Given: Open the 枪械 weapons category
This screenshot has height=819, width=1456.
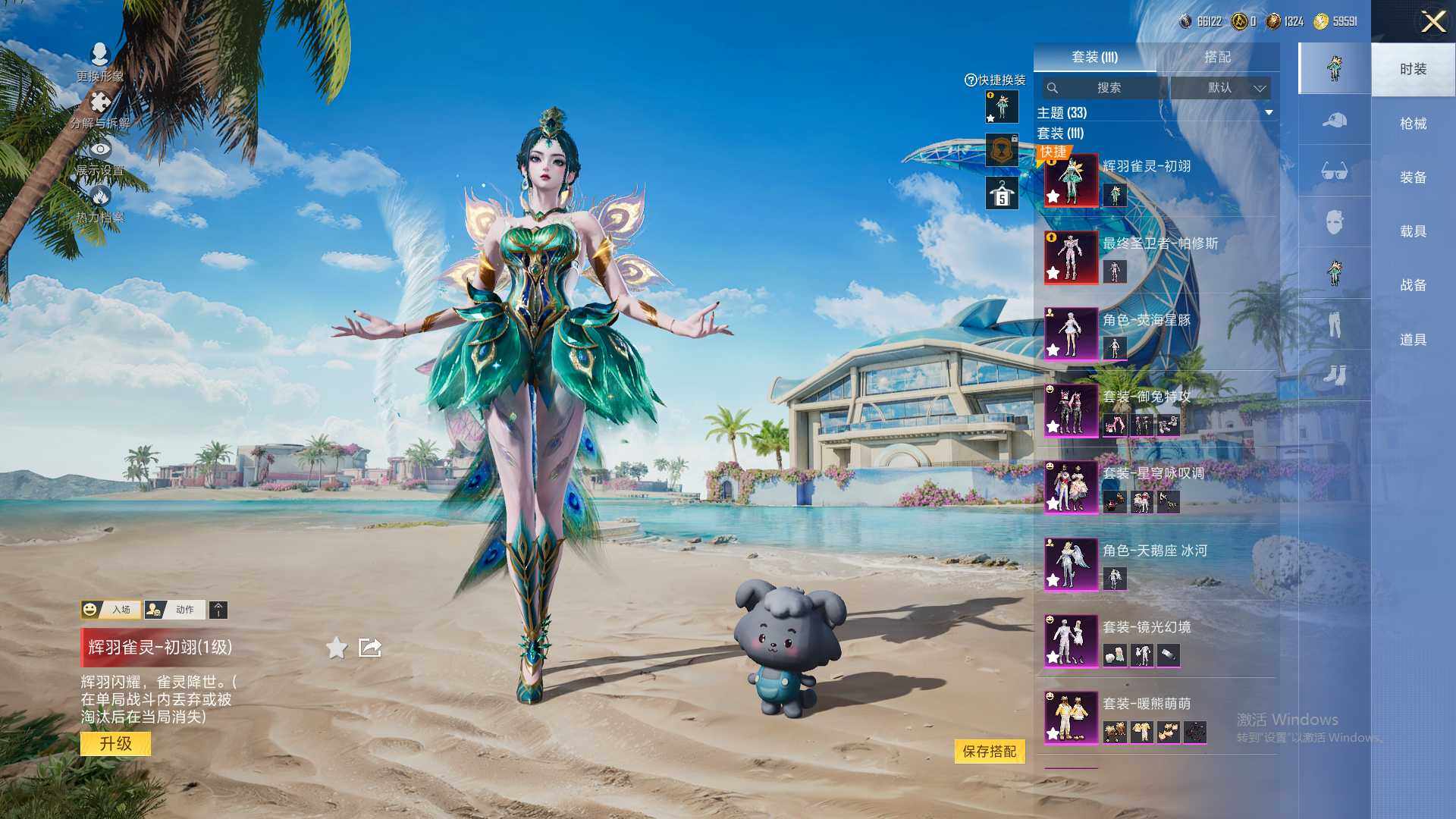Looking at the screenshot, I should pos(1413,124).
